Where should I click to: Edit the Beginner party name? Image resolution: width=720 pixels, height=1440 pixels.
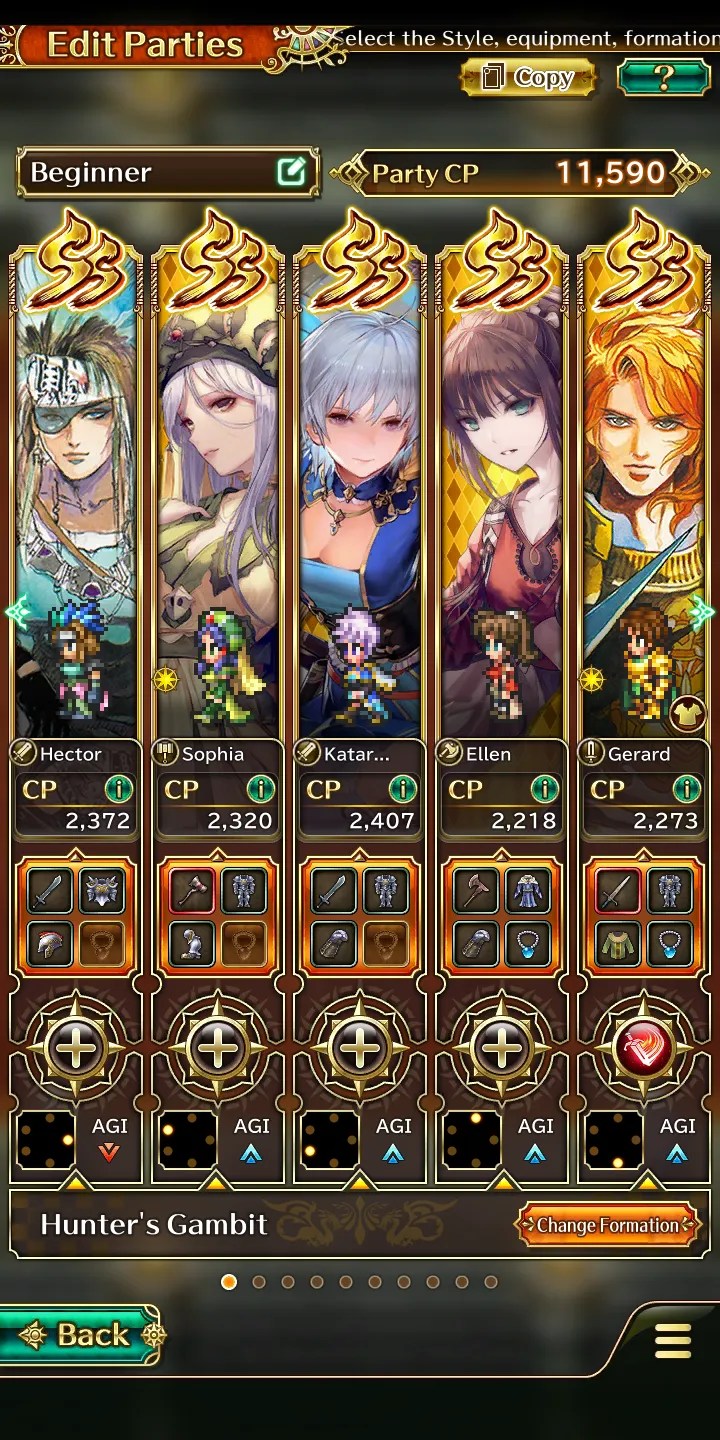pos(290,173)
